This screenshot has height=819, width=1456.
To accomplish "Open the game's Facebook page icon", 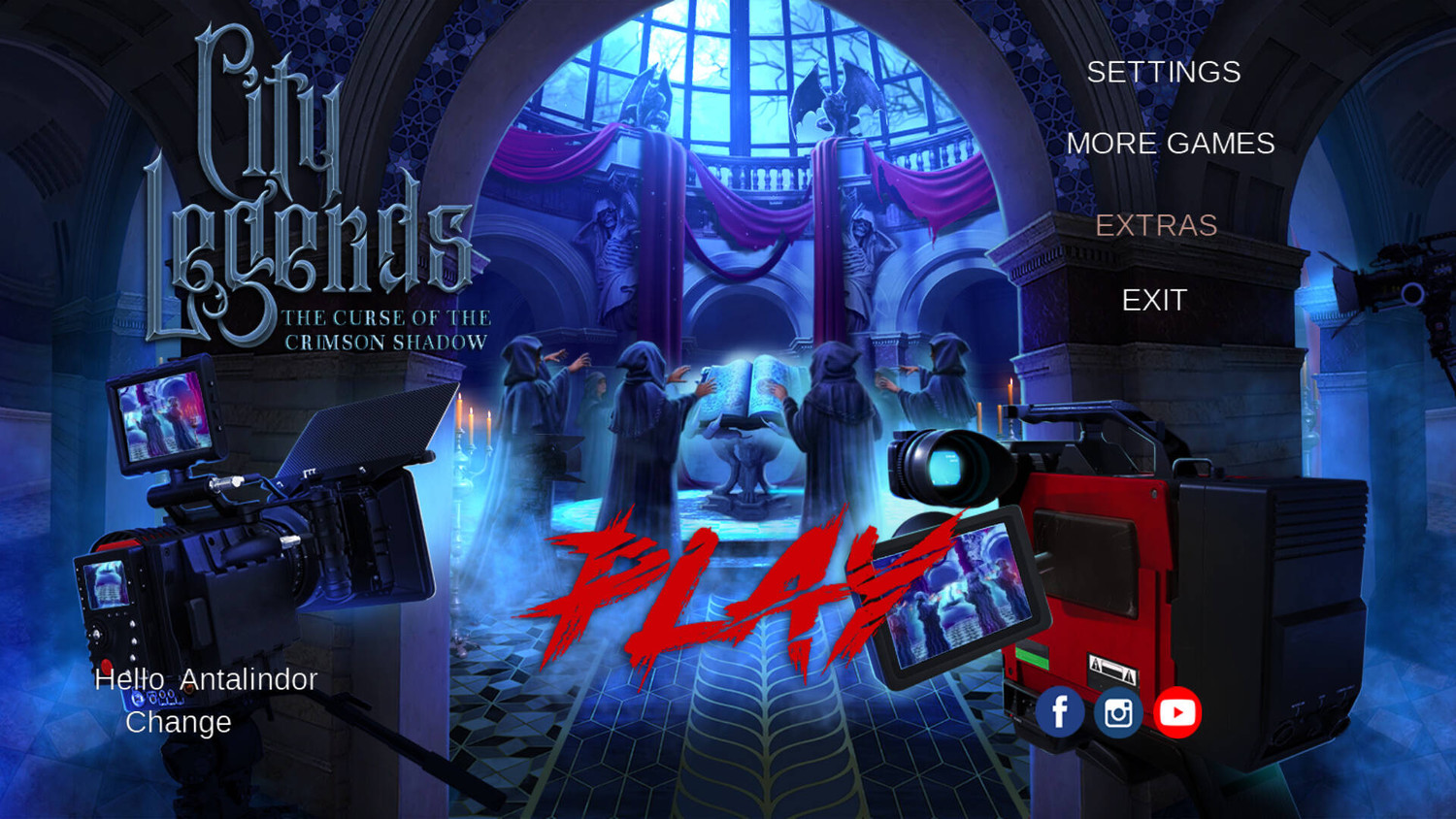I will coord(1060,710).
